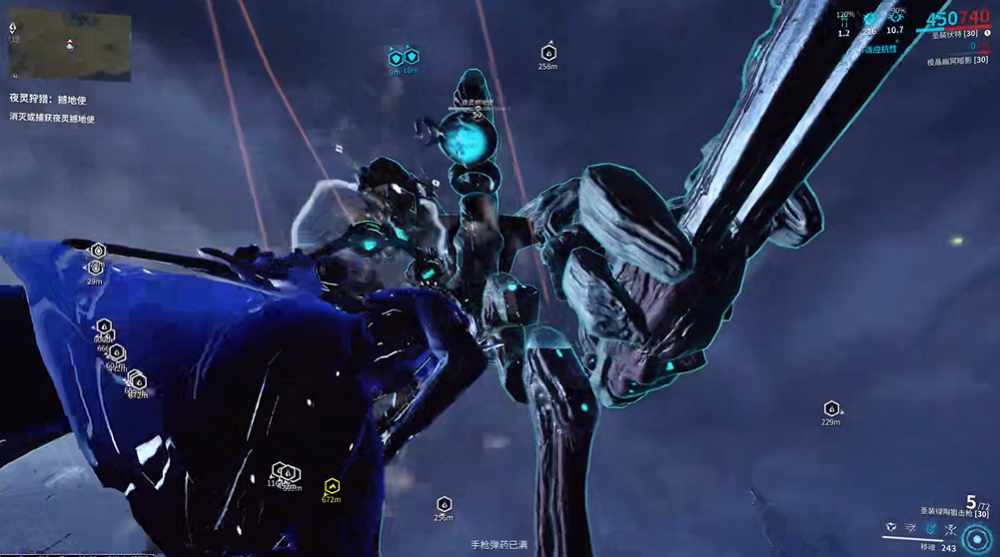Select the 夜灵狩猎 objective tracker

[50, 98]
